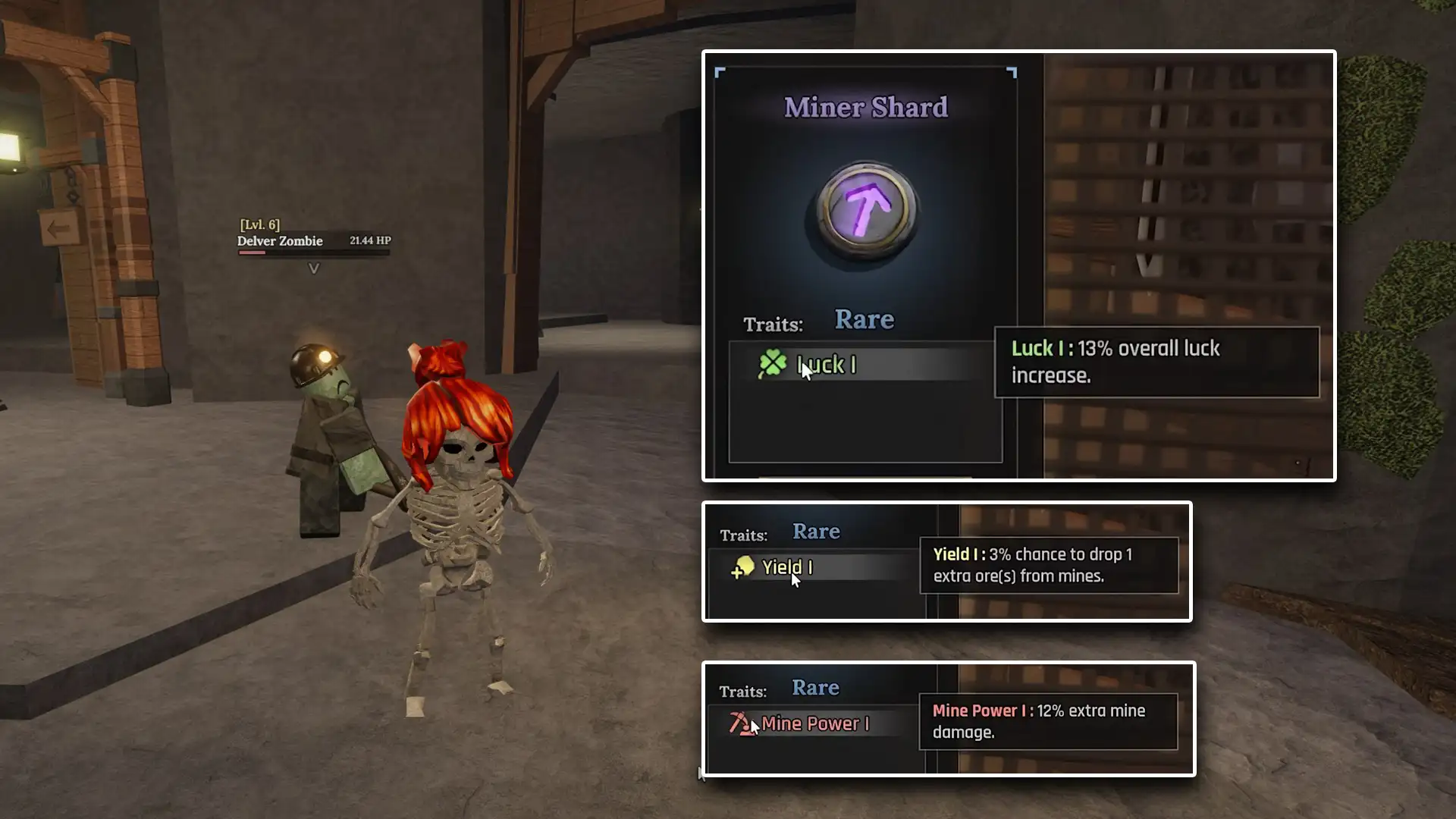This screenshot has height=819, width=1456.
Task: Select the Miner Shard title header
Action: tap(864, 107)
